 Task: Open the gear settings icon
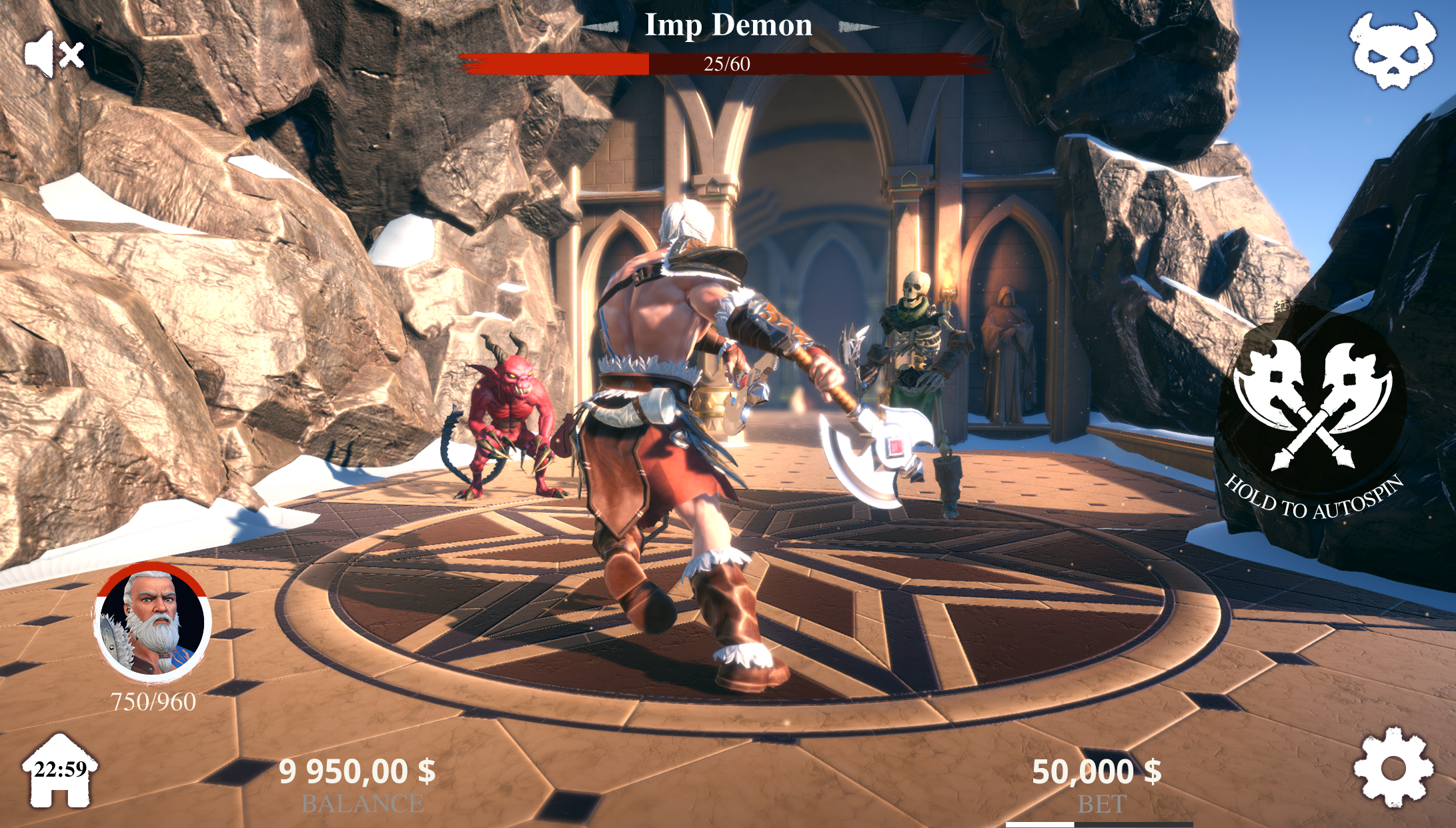[1393, 768]
